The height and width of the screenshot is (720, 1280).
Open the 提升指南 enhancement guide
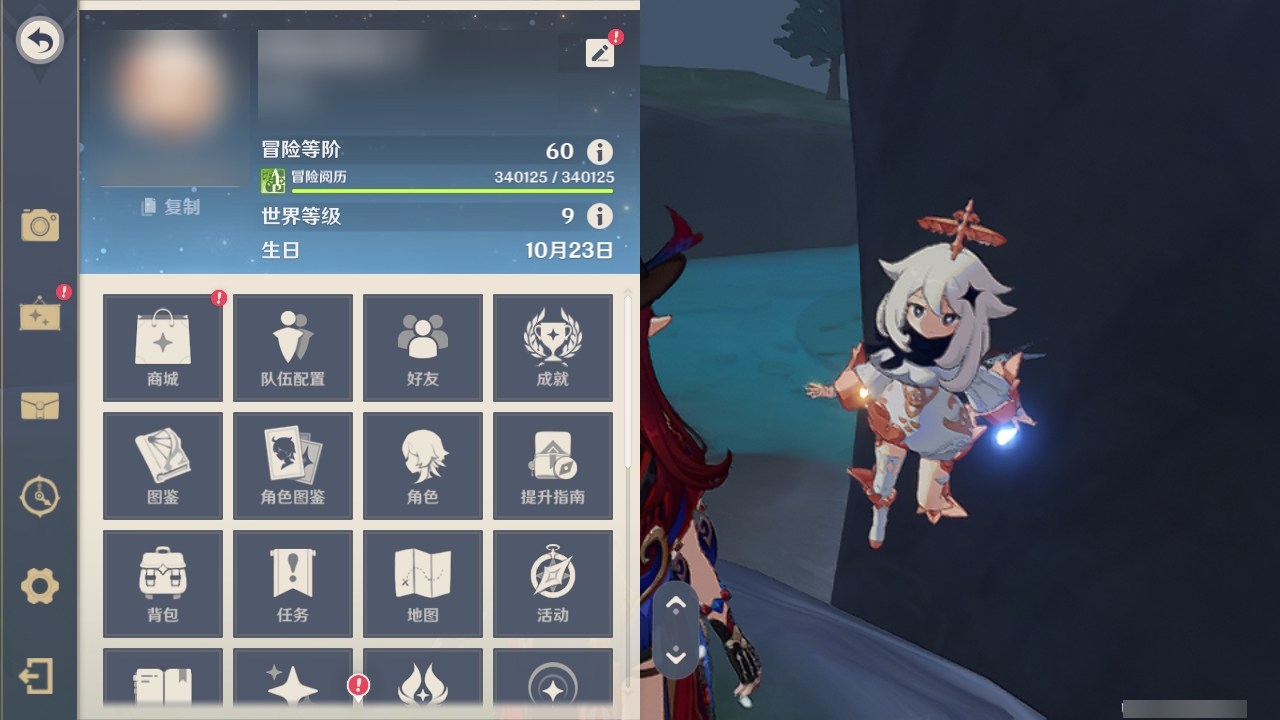pos(553,465)
